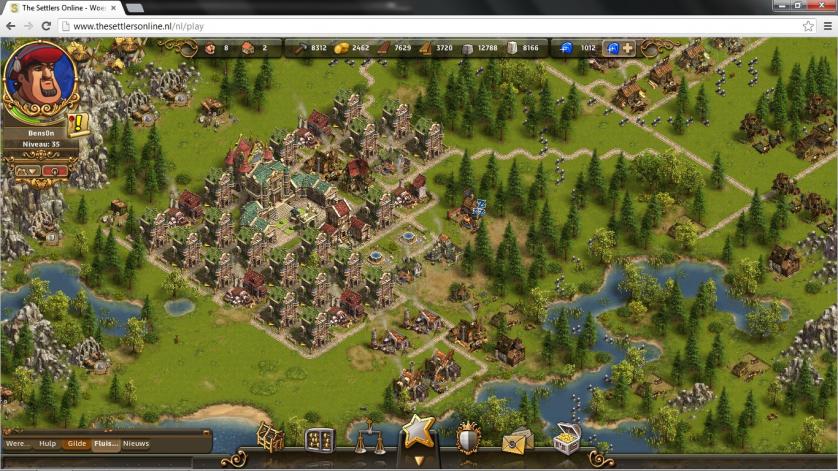The height and width of the screenshot is (471, 838).
Task: Open the quest book exclamation icon
Action: point(78,124)
